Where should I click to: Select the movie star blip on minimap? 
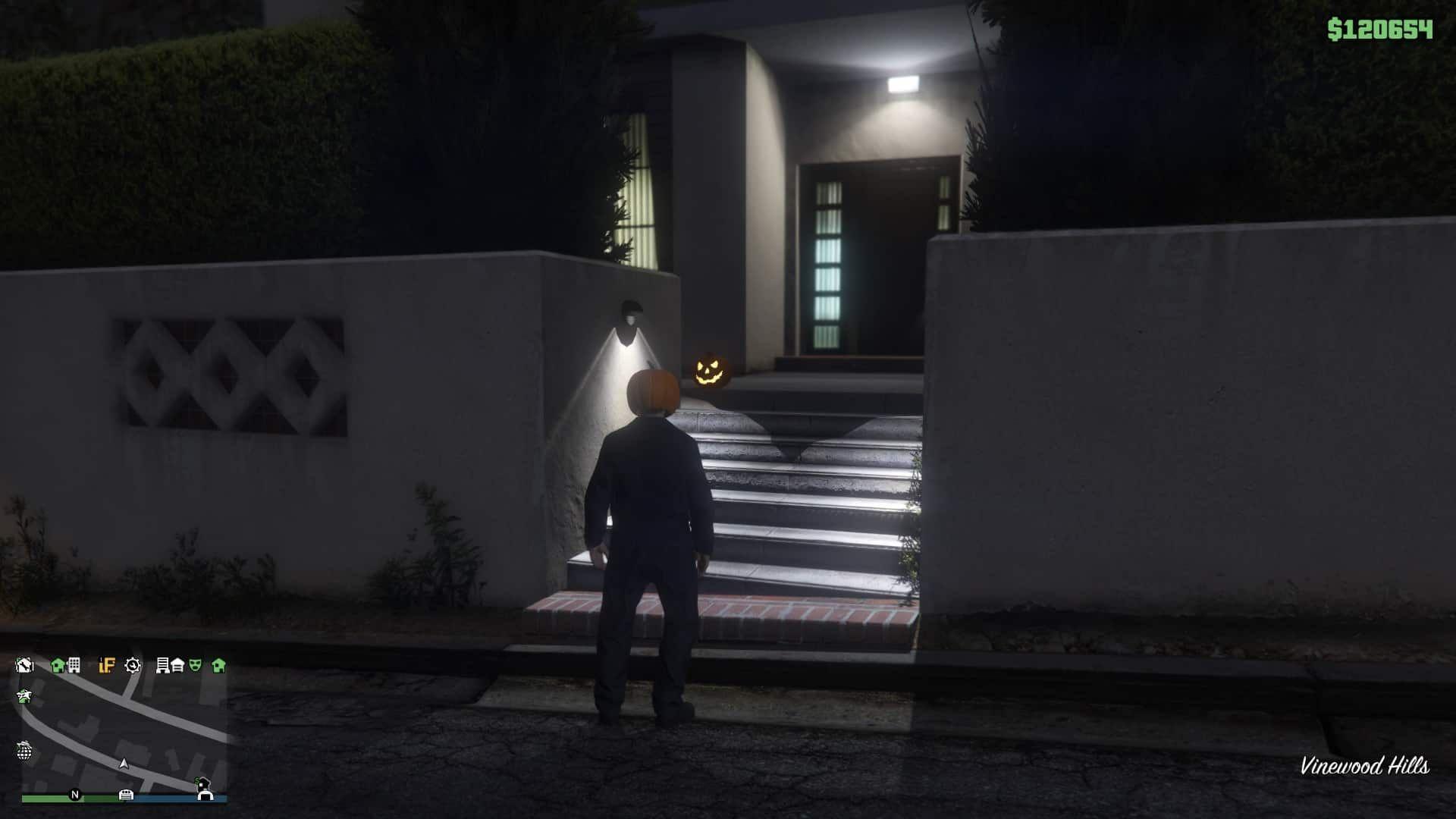tap(24, 695)
